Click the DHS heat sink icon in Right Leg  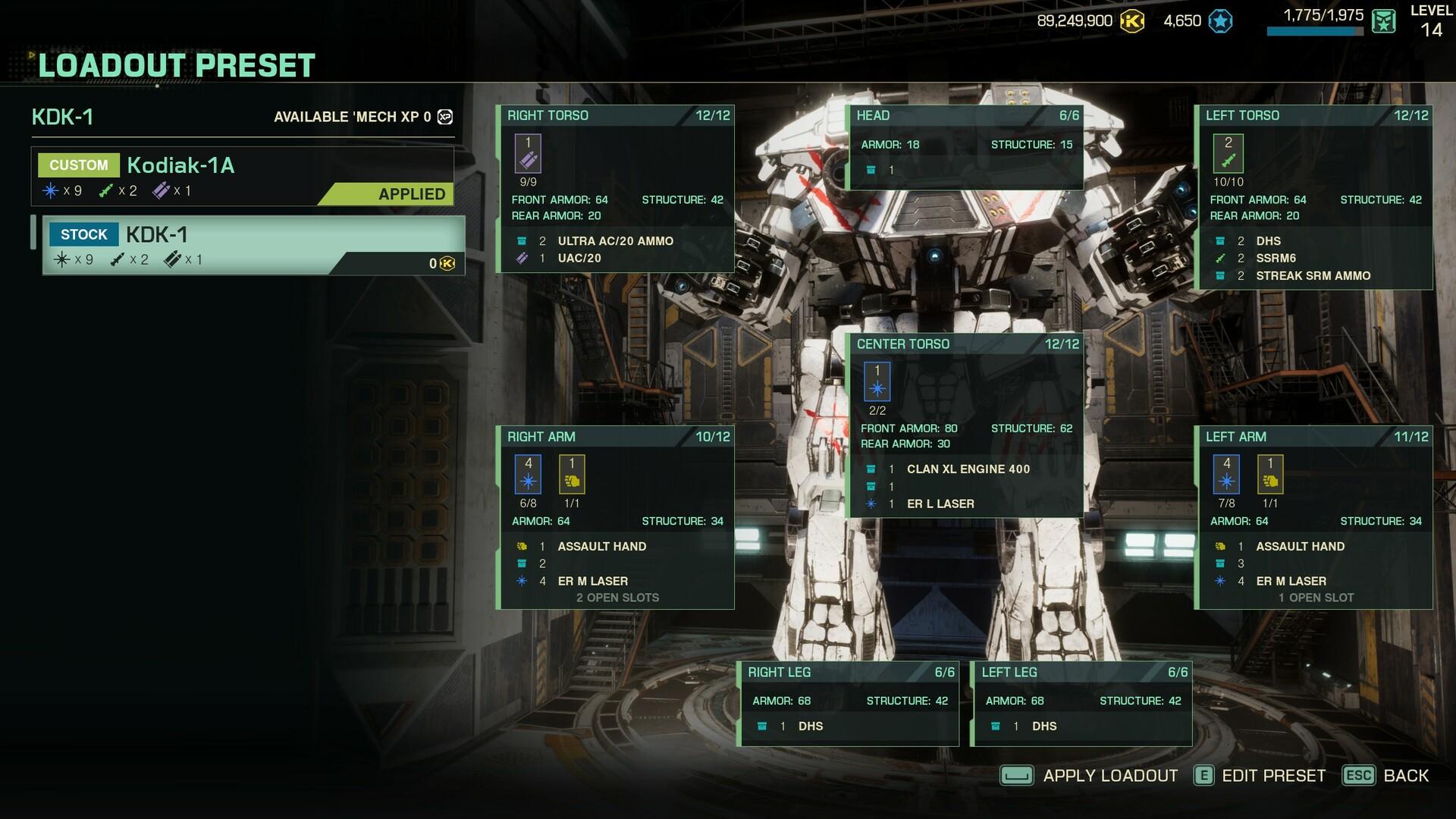[x=762, y=726]
